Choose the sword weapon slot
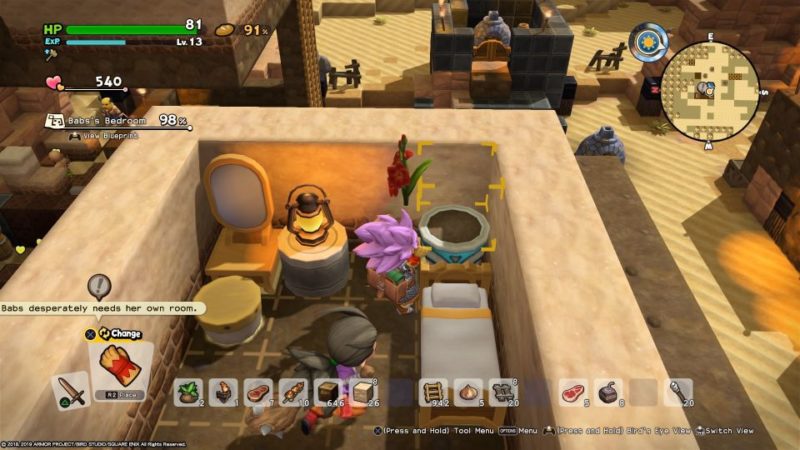The image size is (800, 450). click(69, 390)
